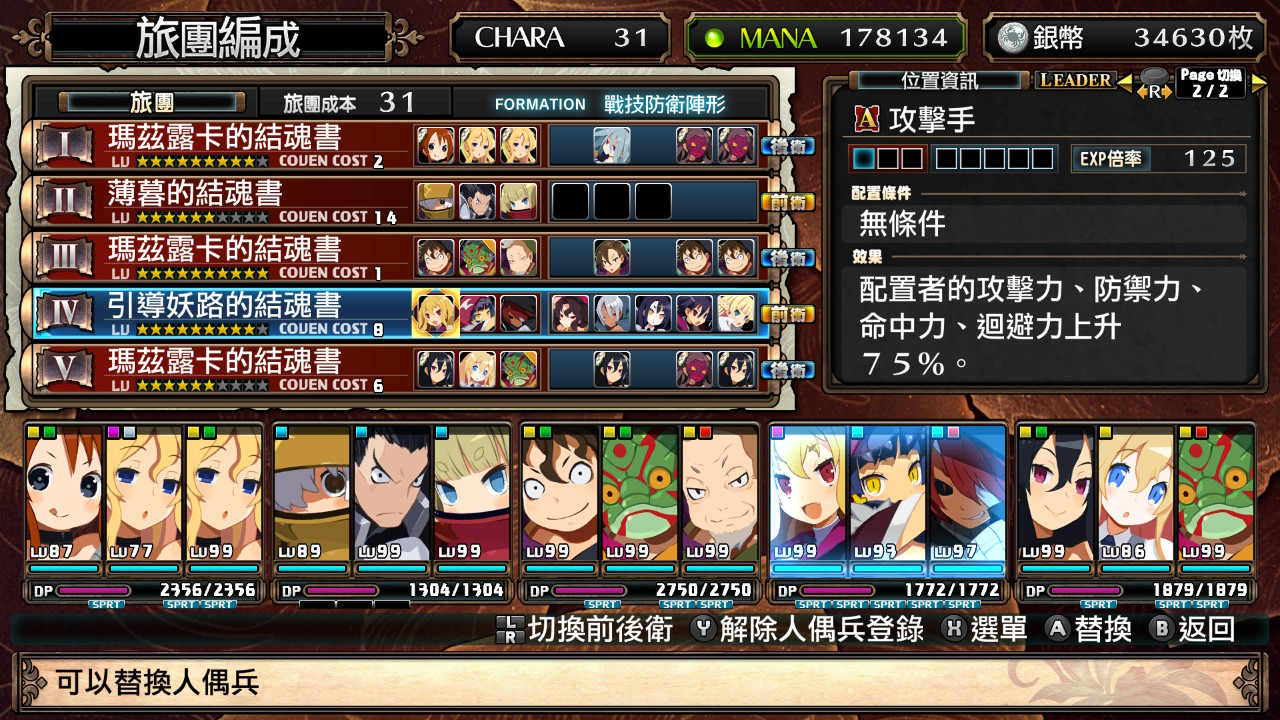Screen dimensions: 1280x720
Task: Select the LV89 helmeted puppet portrait
Action: pos(312,495)
